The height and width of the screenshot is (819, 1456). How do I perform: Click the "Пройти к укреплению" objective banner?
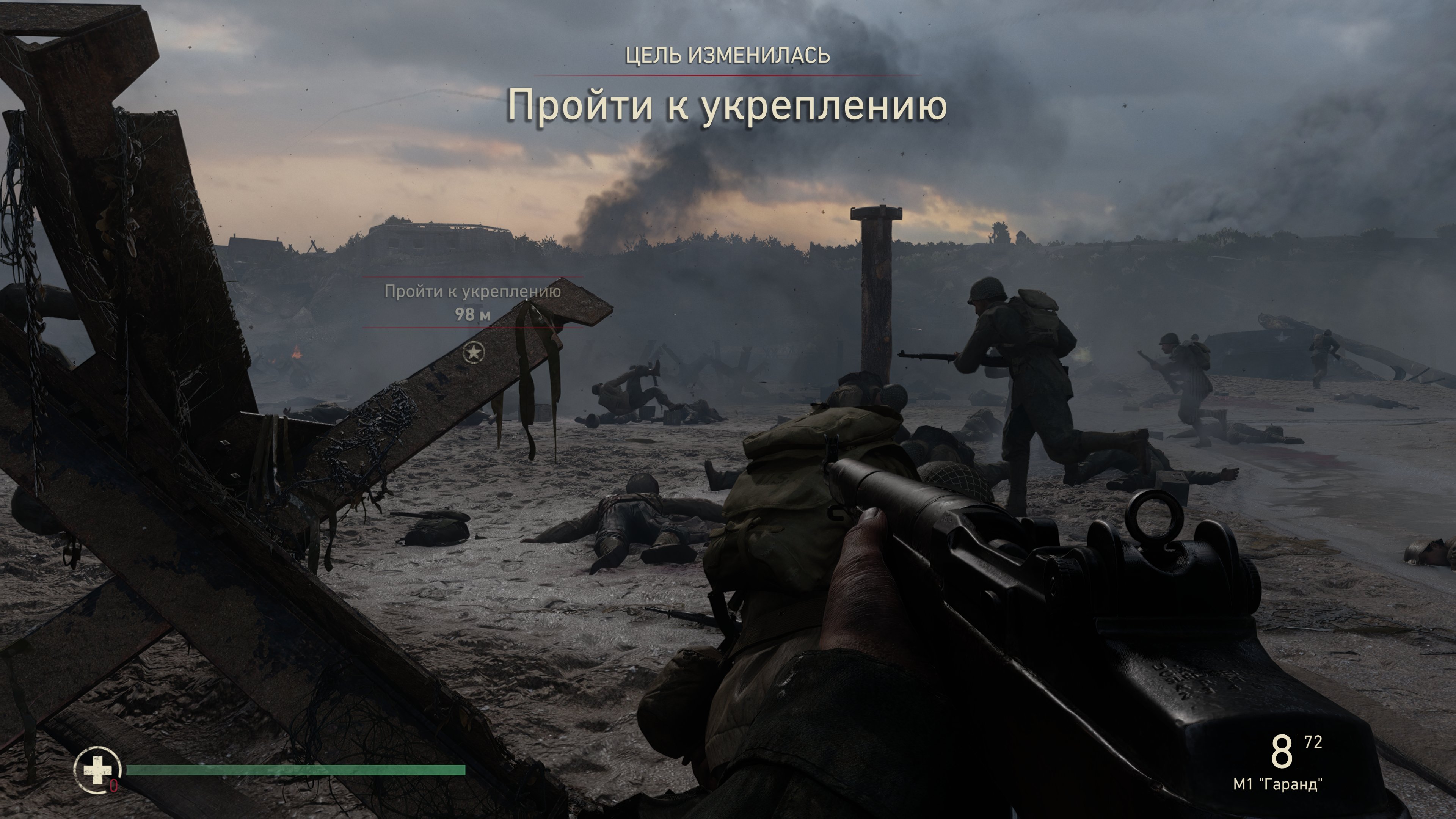(x=727, y=105)
